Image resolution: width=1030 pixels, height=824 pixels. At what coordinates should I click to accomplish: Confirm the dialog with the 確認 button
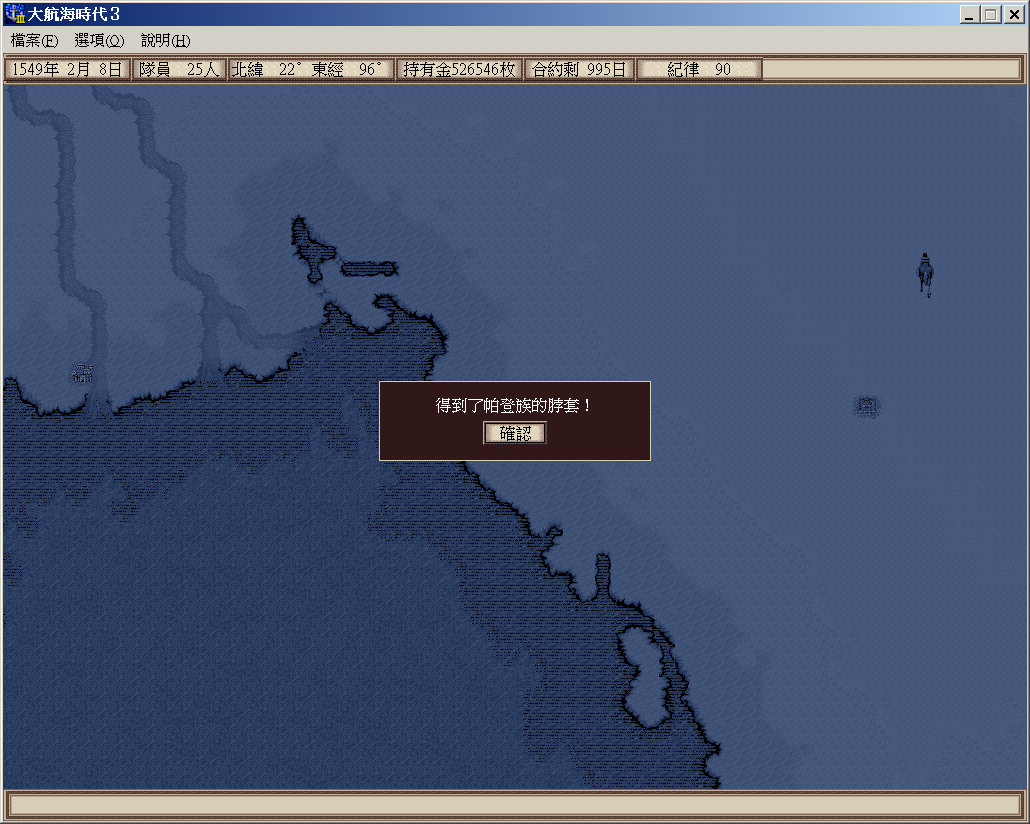coord(515,433)
